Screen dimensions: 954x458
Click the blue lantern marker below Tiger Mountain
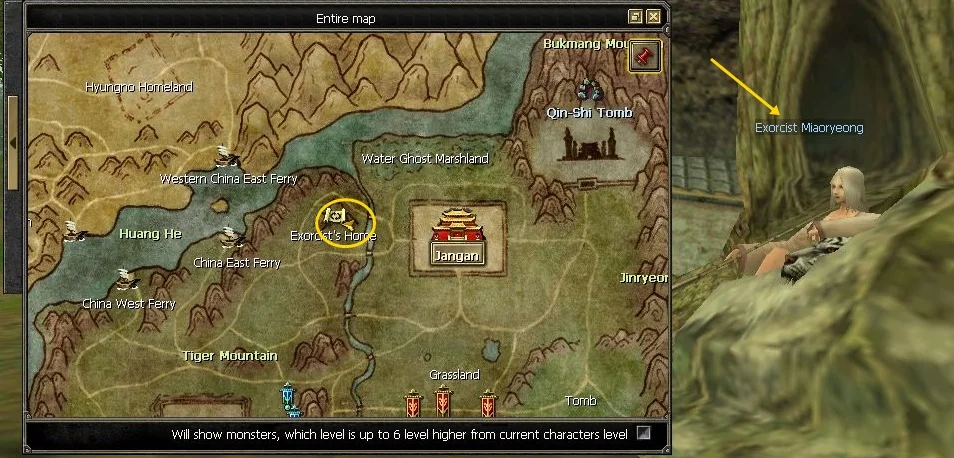coord(289,398)
